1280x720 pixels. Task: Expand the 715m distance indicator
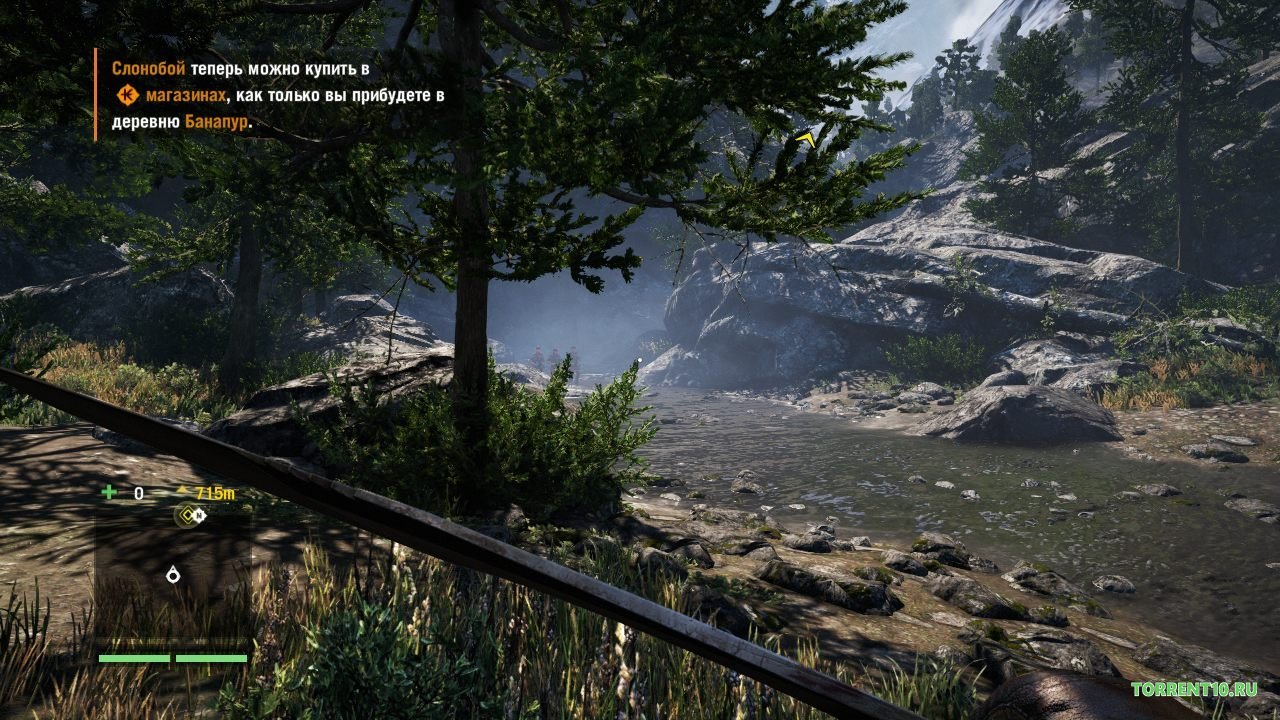coord(215,491)
